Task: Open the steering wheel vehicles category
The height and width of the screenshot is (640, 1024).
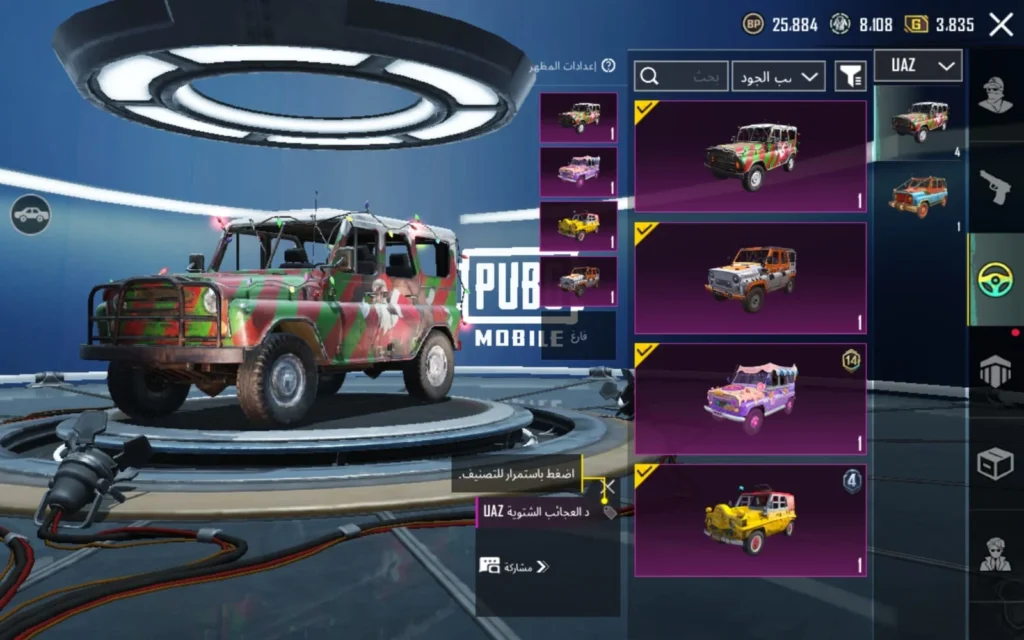Action: click(995, 280)
